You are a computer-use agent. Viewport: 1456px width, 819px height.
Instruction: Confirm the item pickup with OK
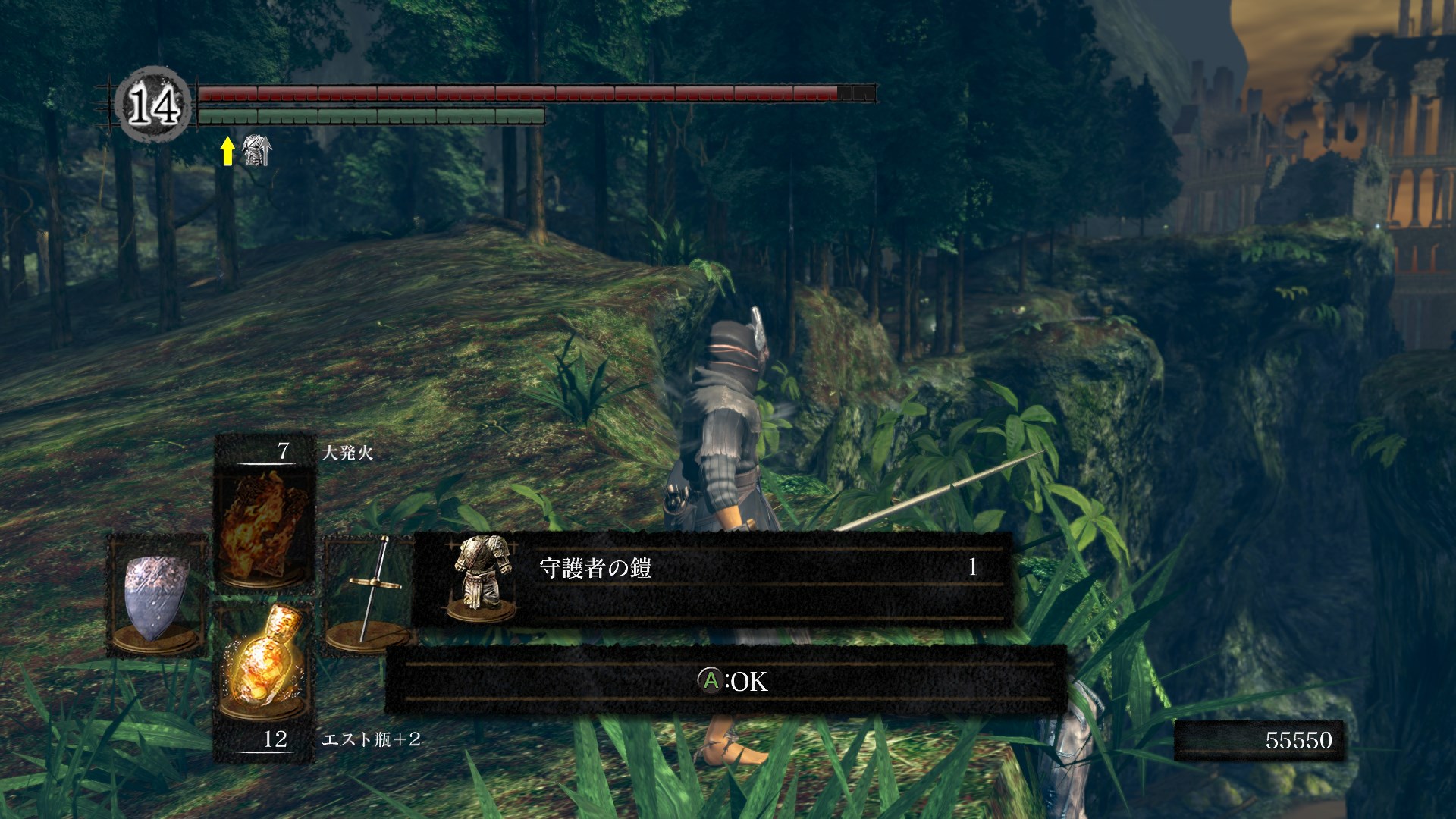732,681
